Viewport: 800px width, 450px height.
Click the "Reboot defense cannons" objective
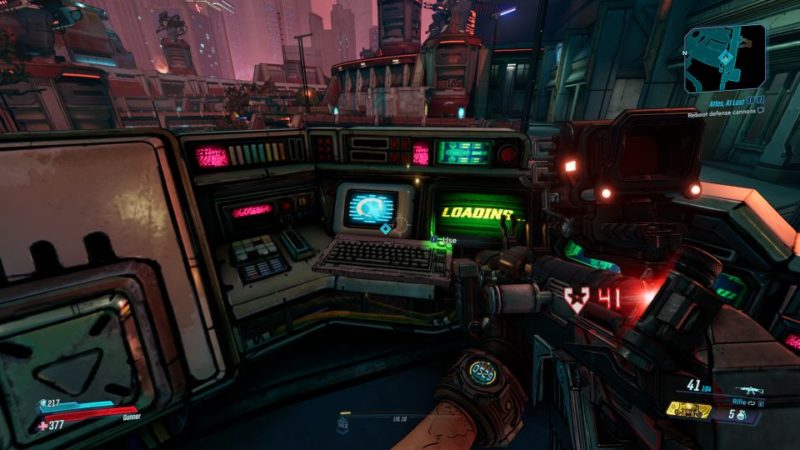pyautogui.click(x=722, y=114)
